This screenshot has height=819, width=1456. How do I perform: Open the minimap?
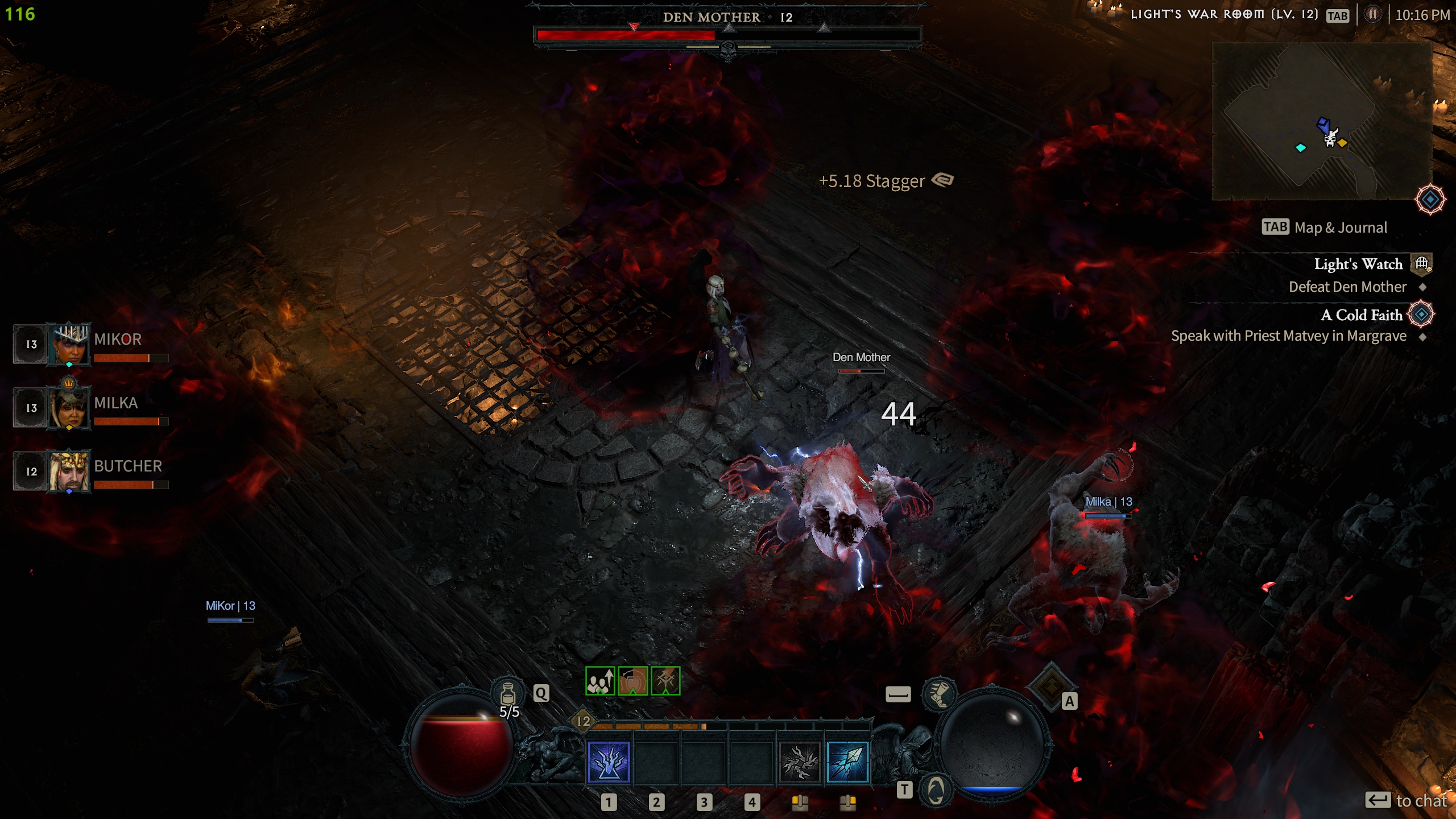point(1322,121)
